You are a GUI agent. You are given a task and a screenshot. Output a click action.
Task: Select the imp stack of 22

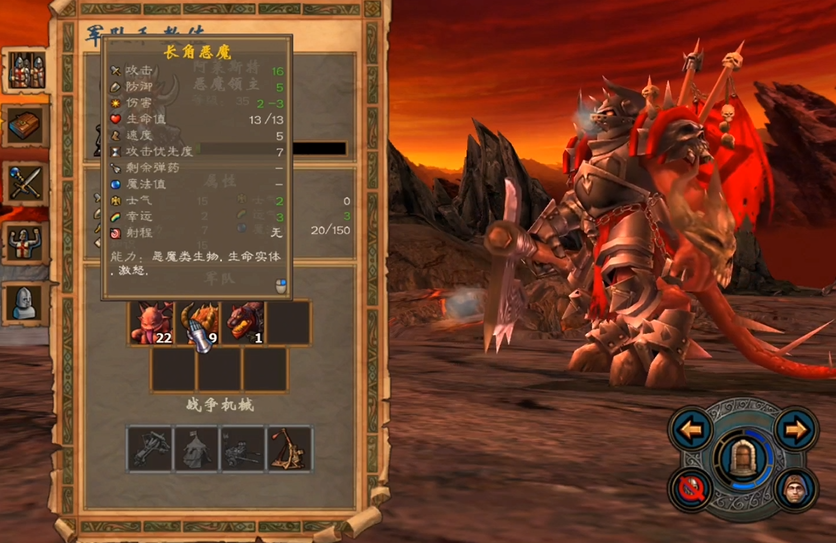tap(151, 323)
